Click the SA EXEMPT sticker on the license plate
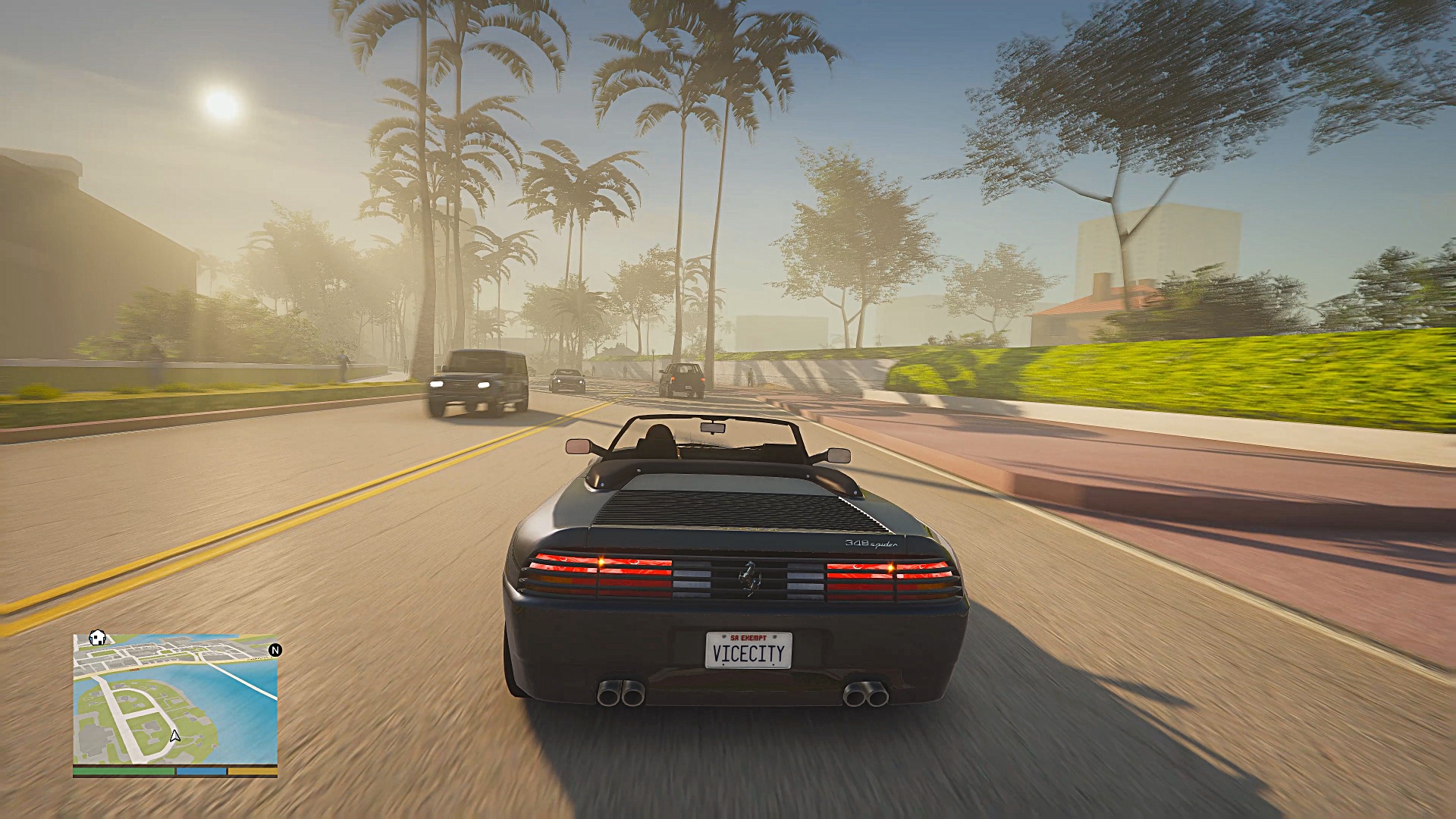Screen dimensions: 1456x819 tap(748, 638)
